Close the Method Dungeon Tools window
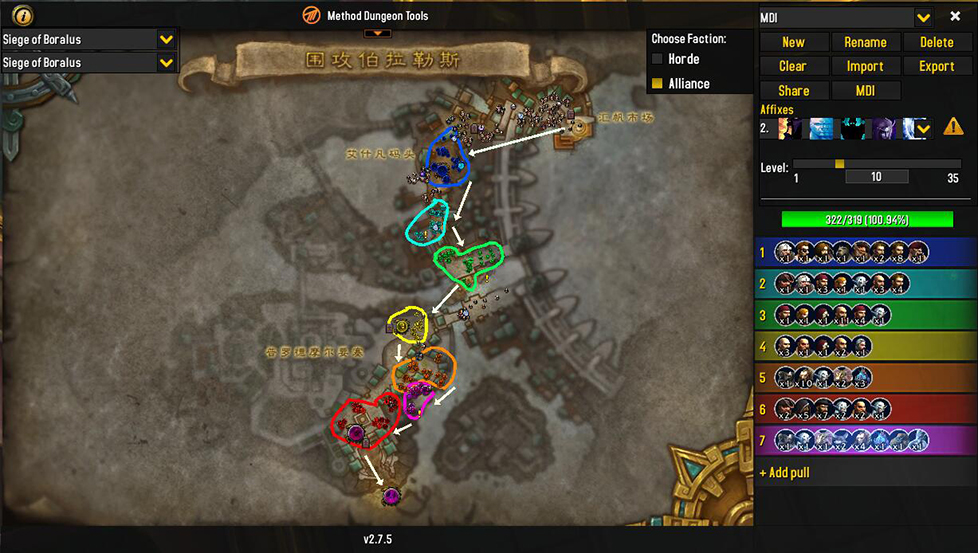The height and width of the screenshot is (553, 978). pyautogui.click(x=955, y=17)
